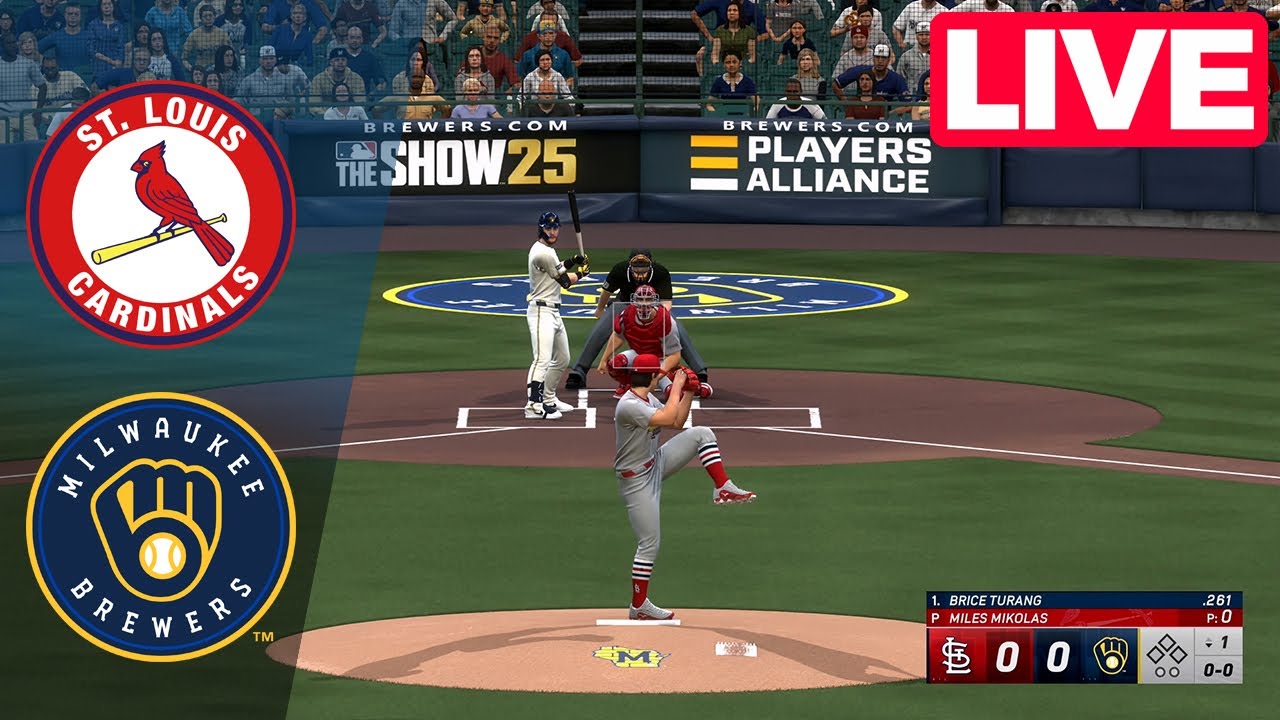Click the Brewers logo on the scoreboard overlay
Image resolution: width=1280 pixels, height=720 pixels.
[x=1112, y=656]
